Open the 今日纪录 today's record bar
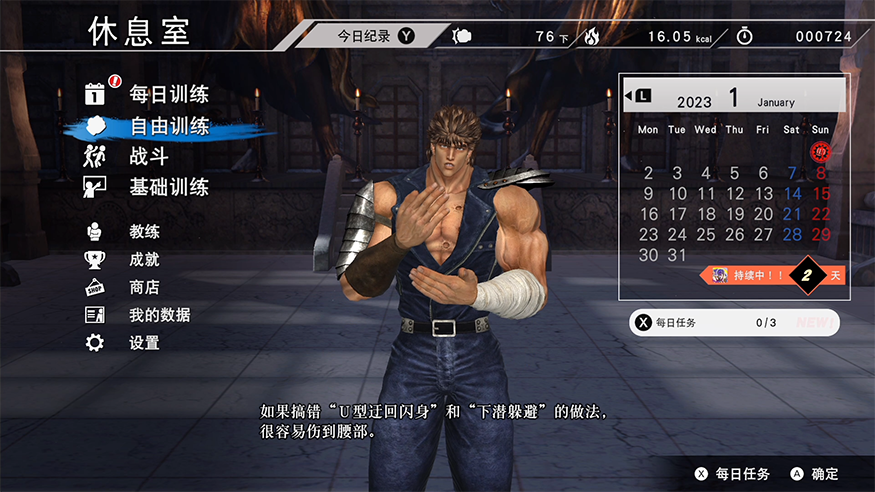This screenshot has height=492, width=875. [375, 36]
